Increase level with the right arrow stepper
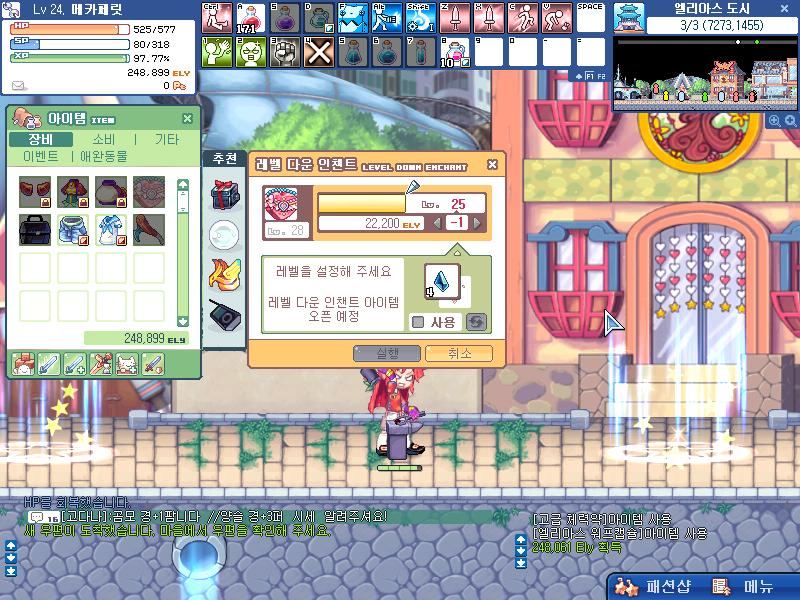 (x=477, y=223)
